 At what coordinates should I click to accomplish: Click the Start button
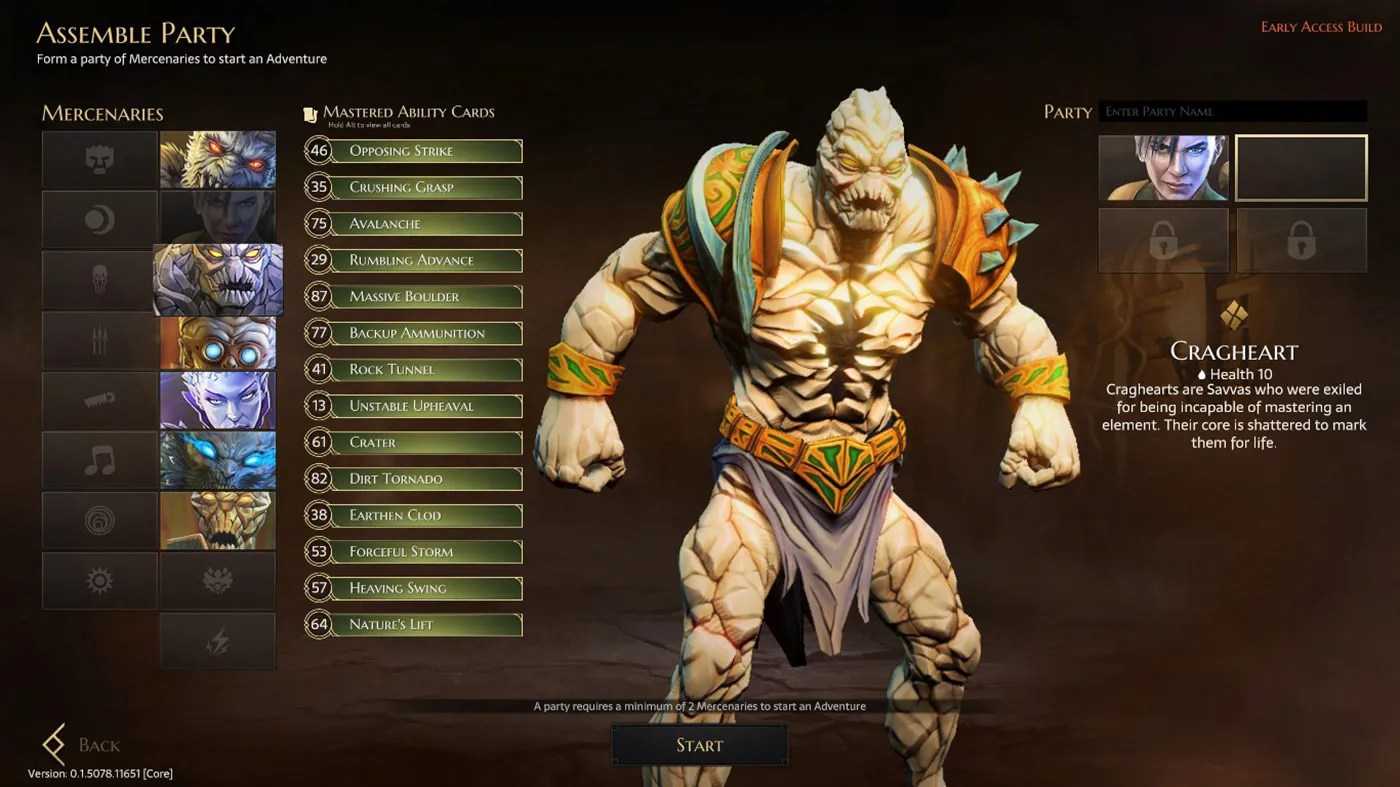click(x=699, y=744)
